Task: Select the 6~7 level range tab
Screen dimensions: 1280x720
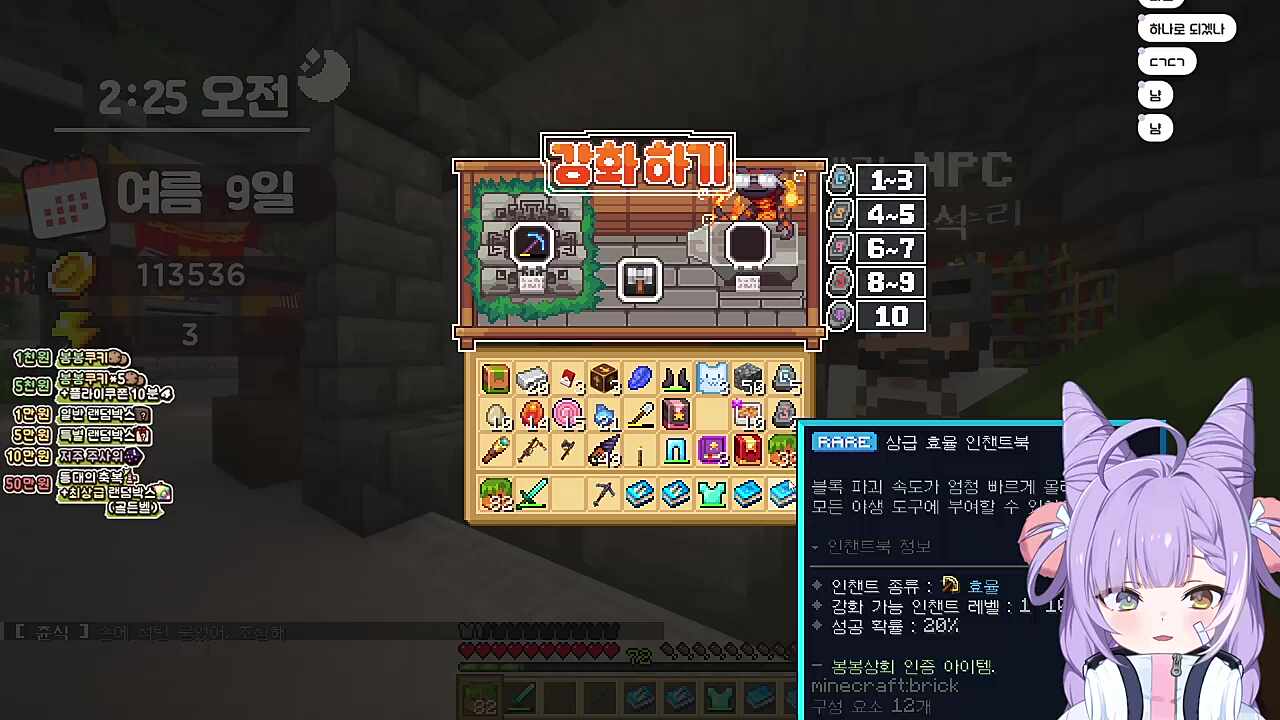Action: pyautogui.click(x=888, y=247)
